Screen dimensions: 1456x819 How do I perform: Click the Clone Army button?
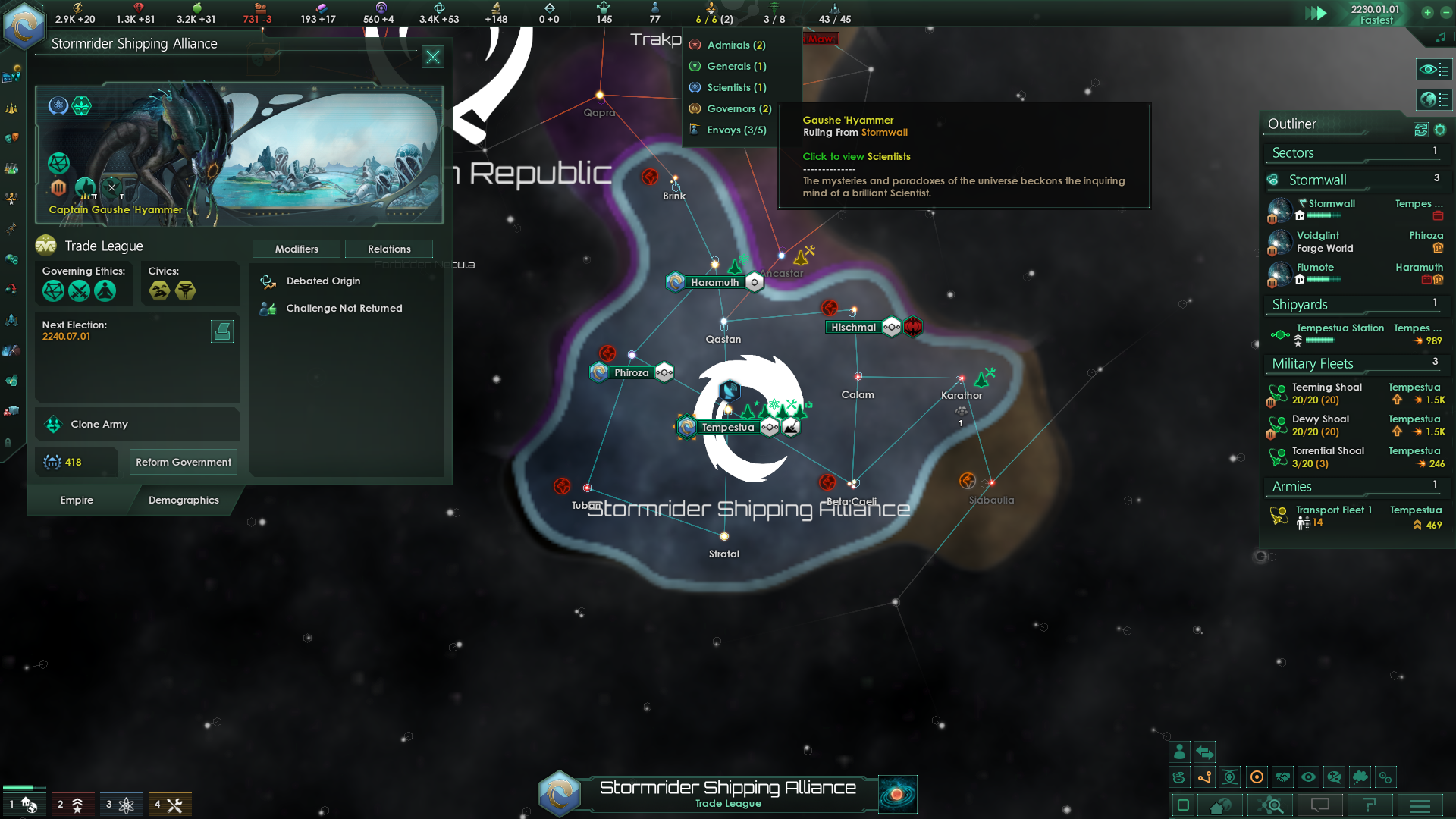(99, 424)
